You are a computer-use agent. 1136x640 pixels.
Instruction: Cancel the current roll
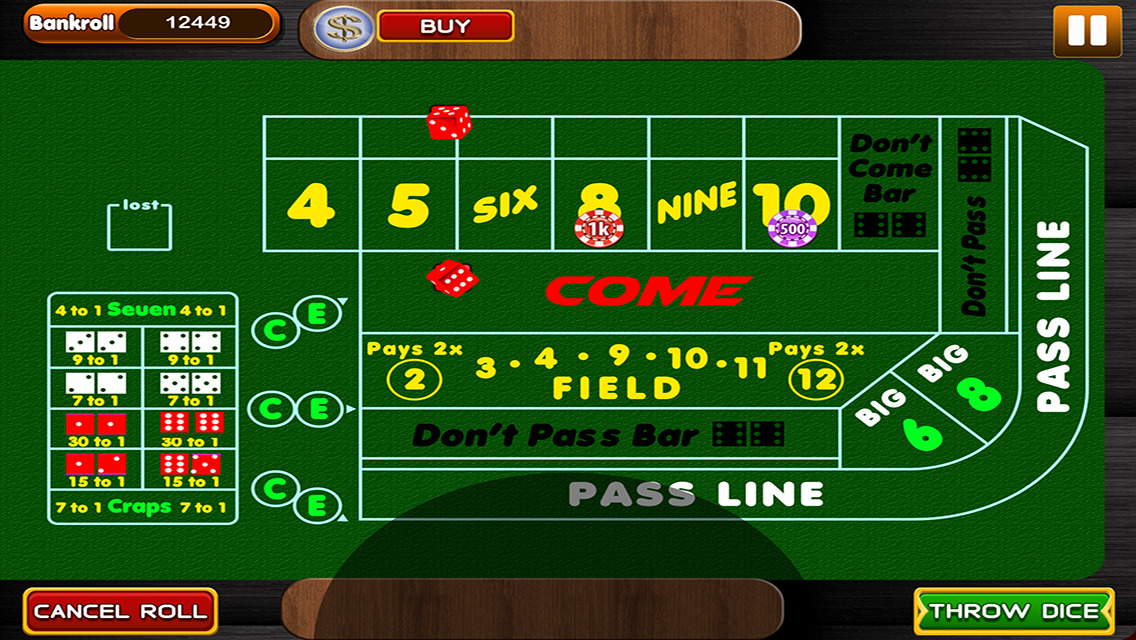(120, 611)
